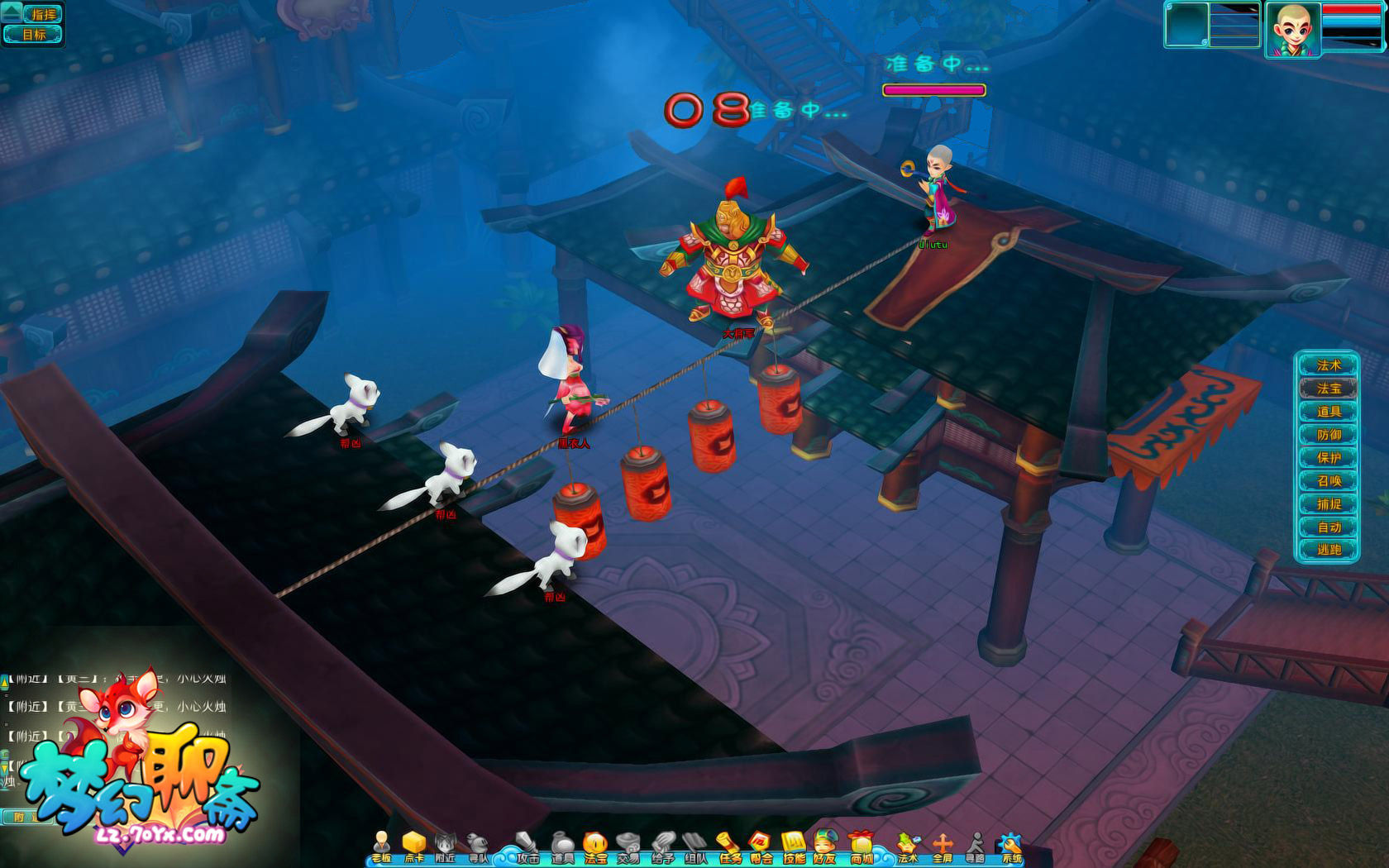
Task: Select the 目标 target button
Action: (34, 35)
